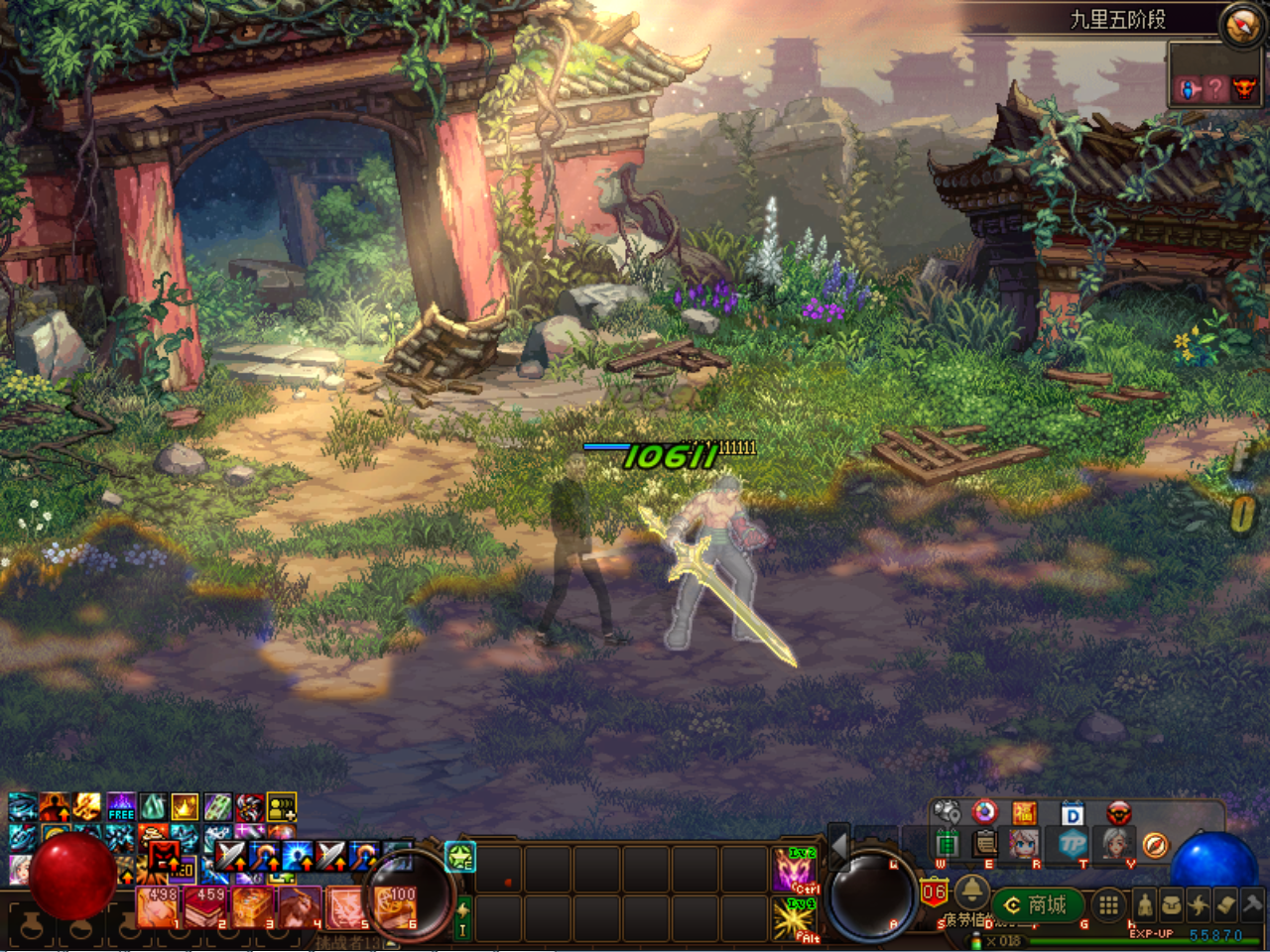Click the green star skill icon marked E
The width and height of the screenshot is (1270, 952).
point(460,856)
